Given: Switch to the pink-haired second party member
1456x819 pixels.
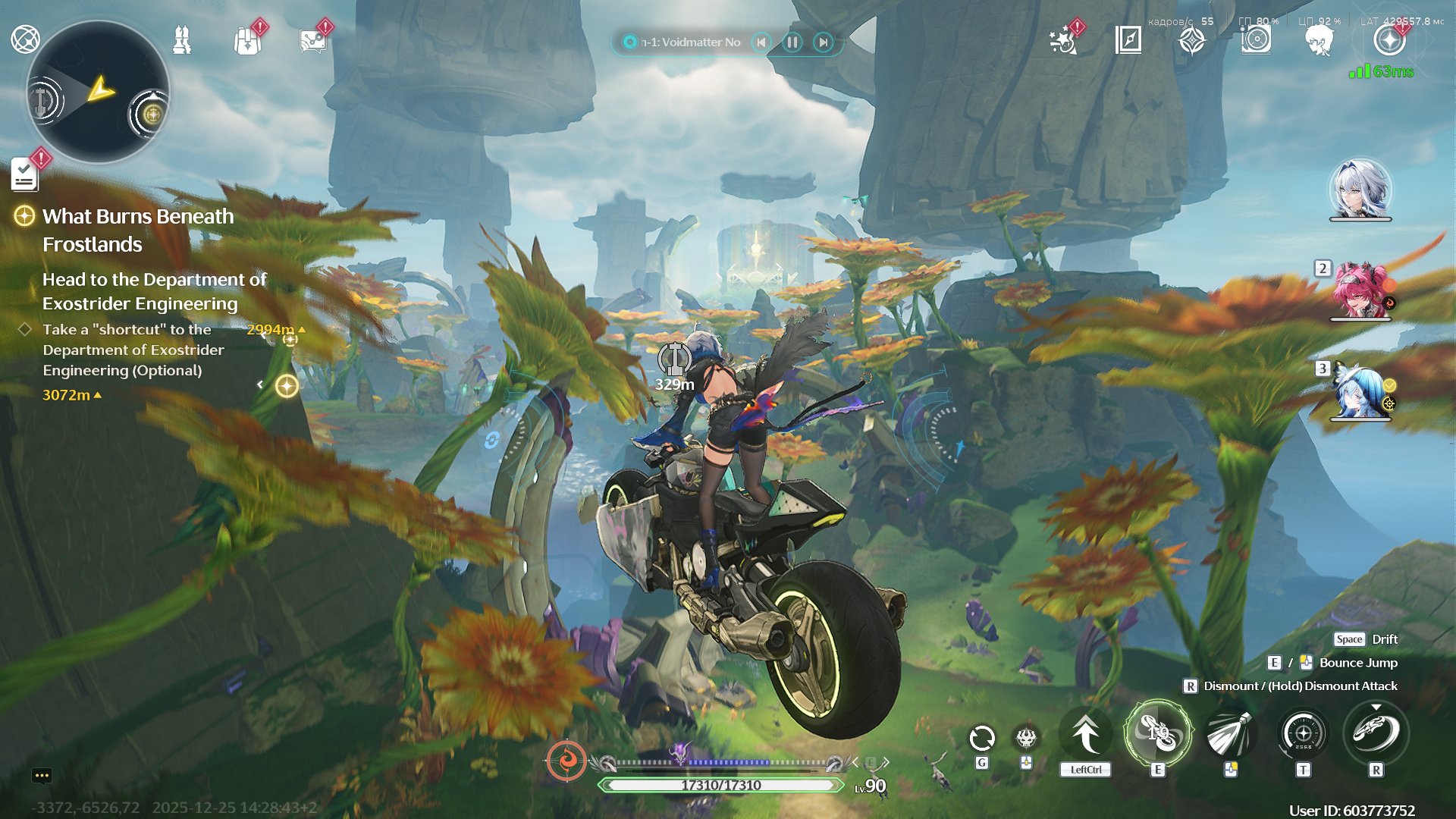Looking at the screenshot, I should pos(1360,290).
